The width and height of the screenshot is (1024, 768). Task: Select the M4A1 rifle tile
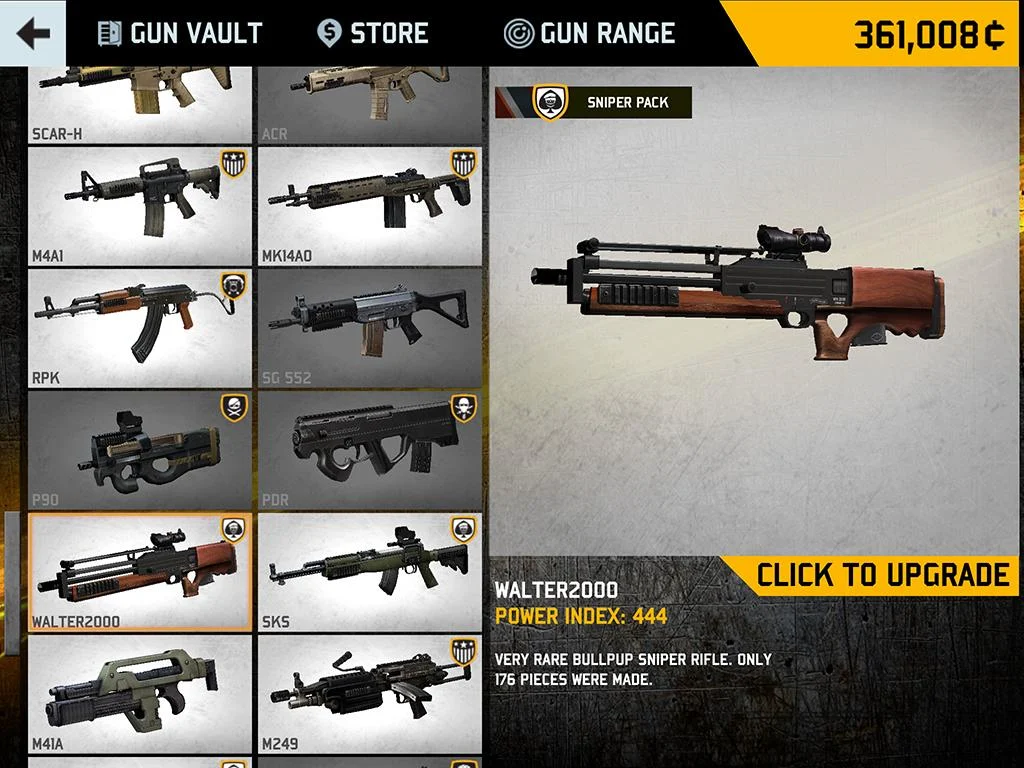[140, 207]
